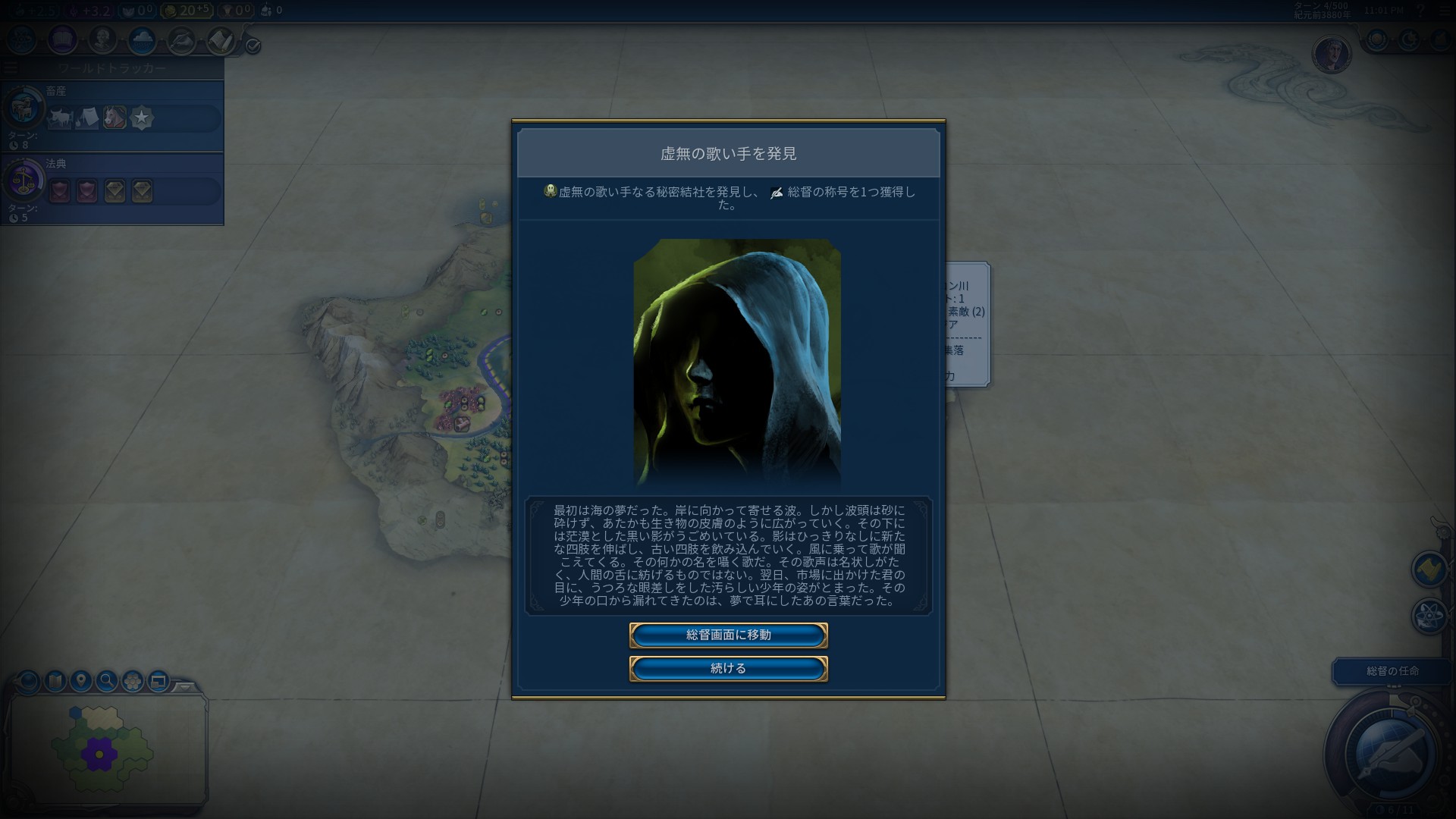Open map search magnifying glass
This screenshot has height=819, width=1456.
(107, 681)
